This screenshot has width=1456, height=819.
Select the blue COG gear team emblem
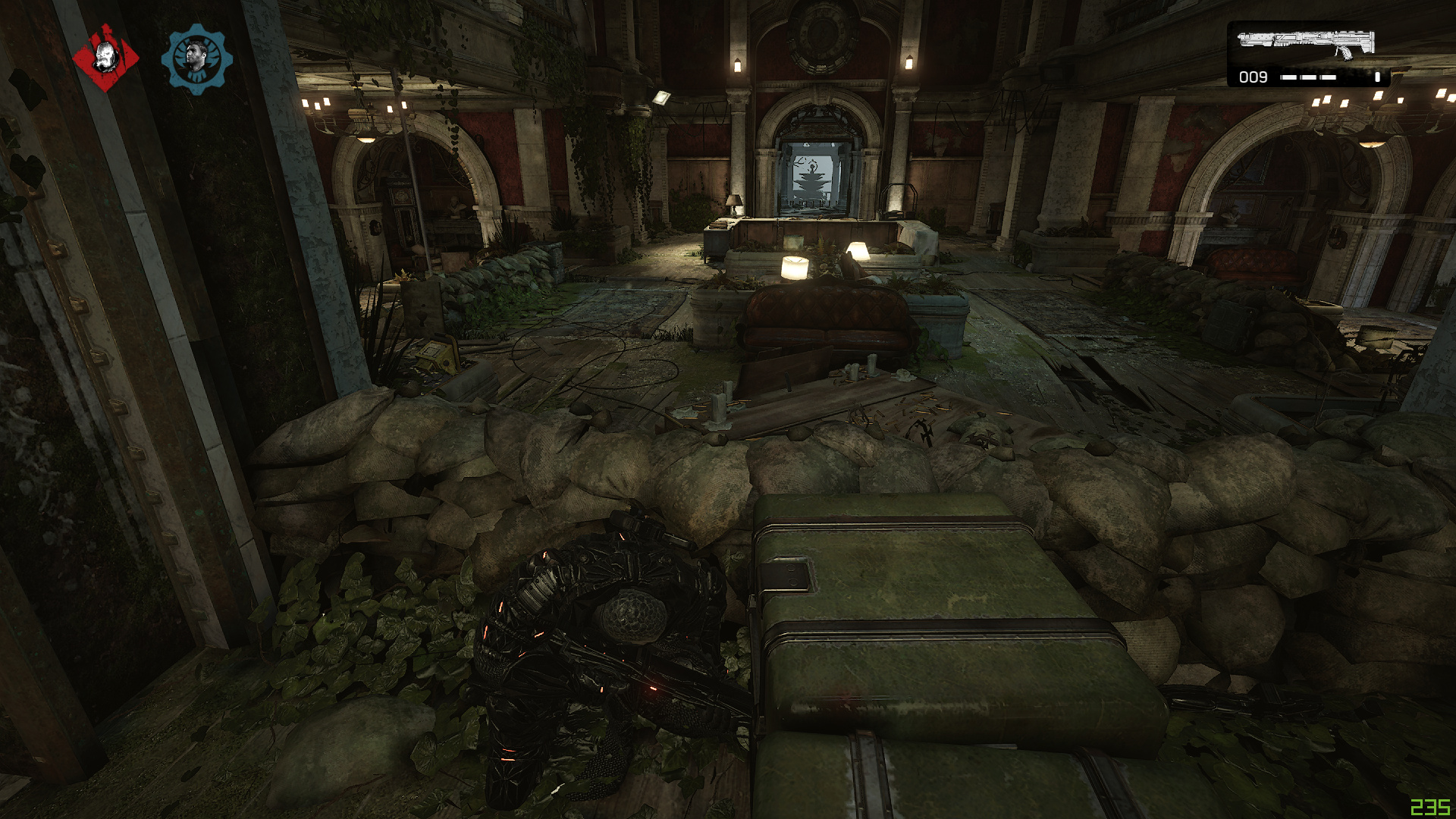coord(196,58)
